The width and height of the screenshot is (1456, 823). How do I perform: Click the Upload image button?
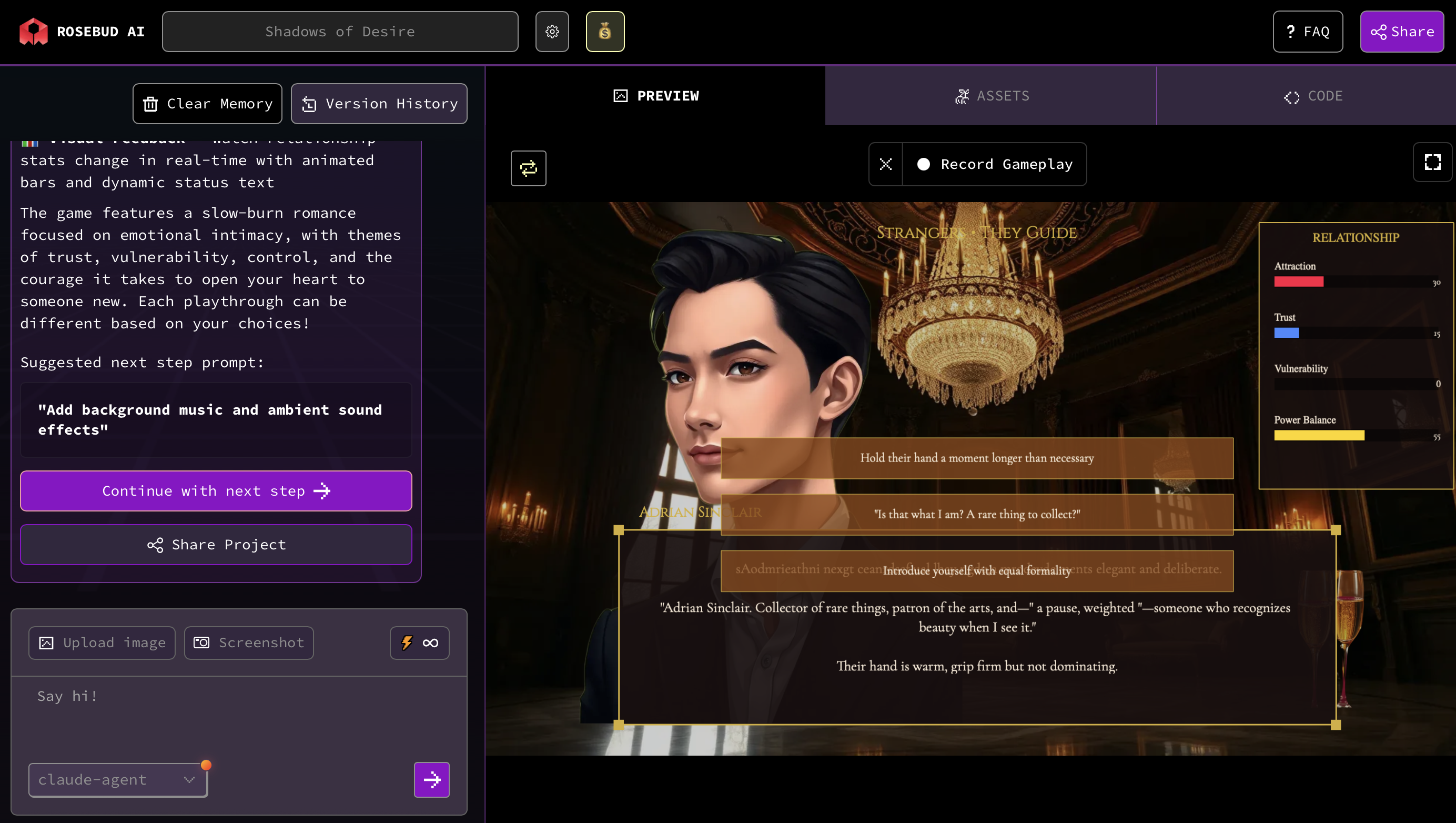pos(102,643)
